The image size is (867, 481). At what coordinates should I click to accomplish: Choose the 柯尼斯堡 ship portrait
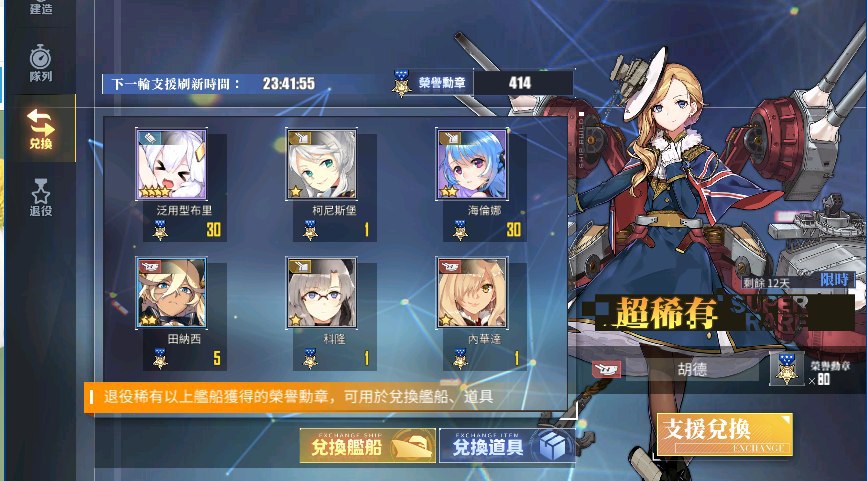click(x=321, y=164)
